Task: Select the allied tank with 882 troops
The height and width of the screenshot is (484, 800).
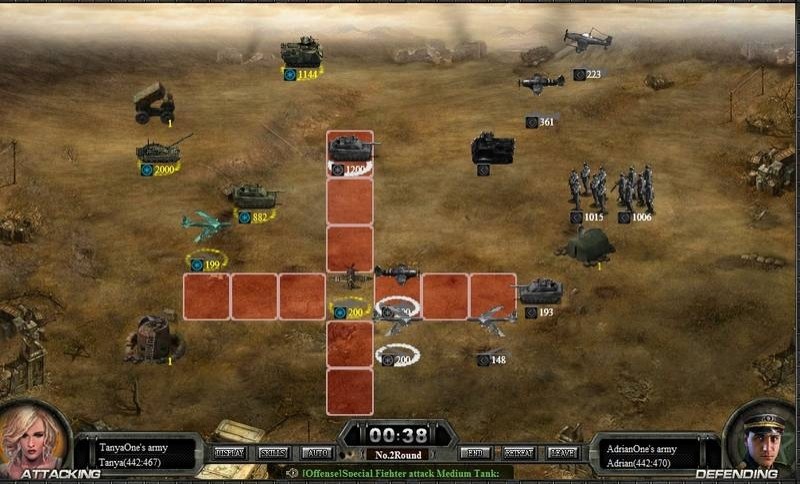Action: [253, 195]
